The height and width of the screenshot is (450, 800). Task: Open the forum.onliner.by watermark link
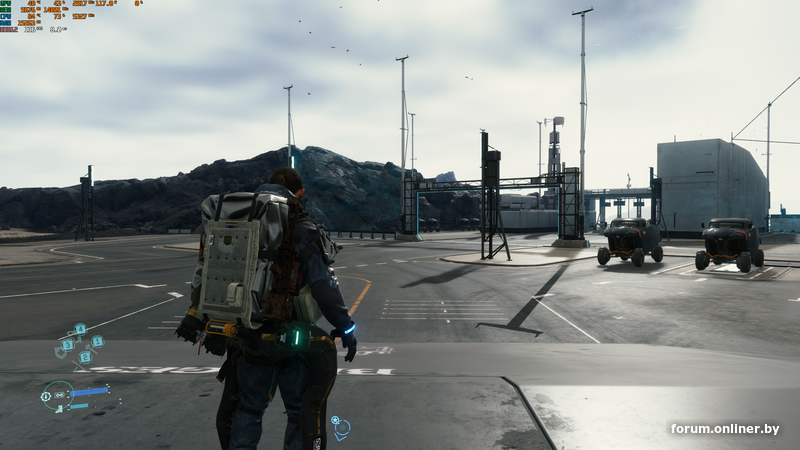tap(724, 429)
